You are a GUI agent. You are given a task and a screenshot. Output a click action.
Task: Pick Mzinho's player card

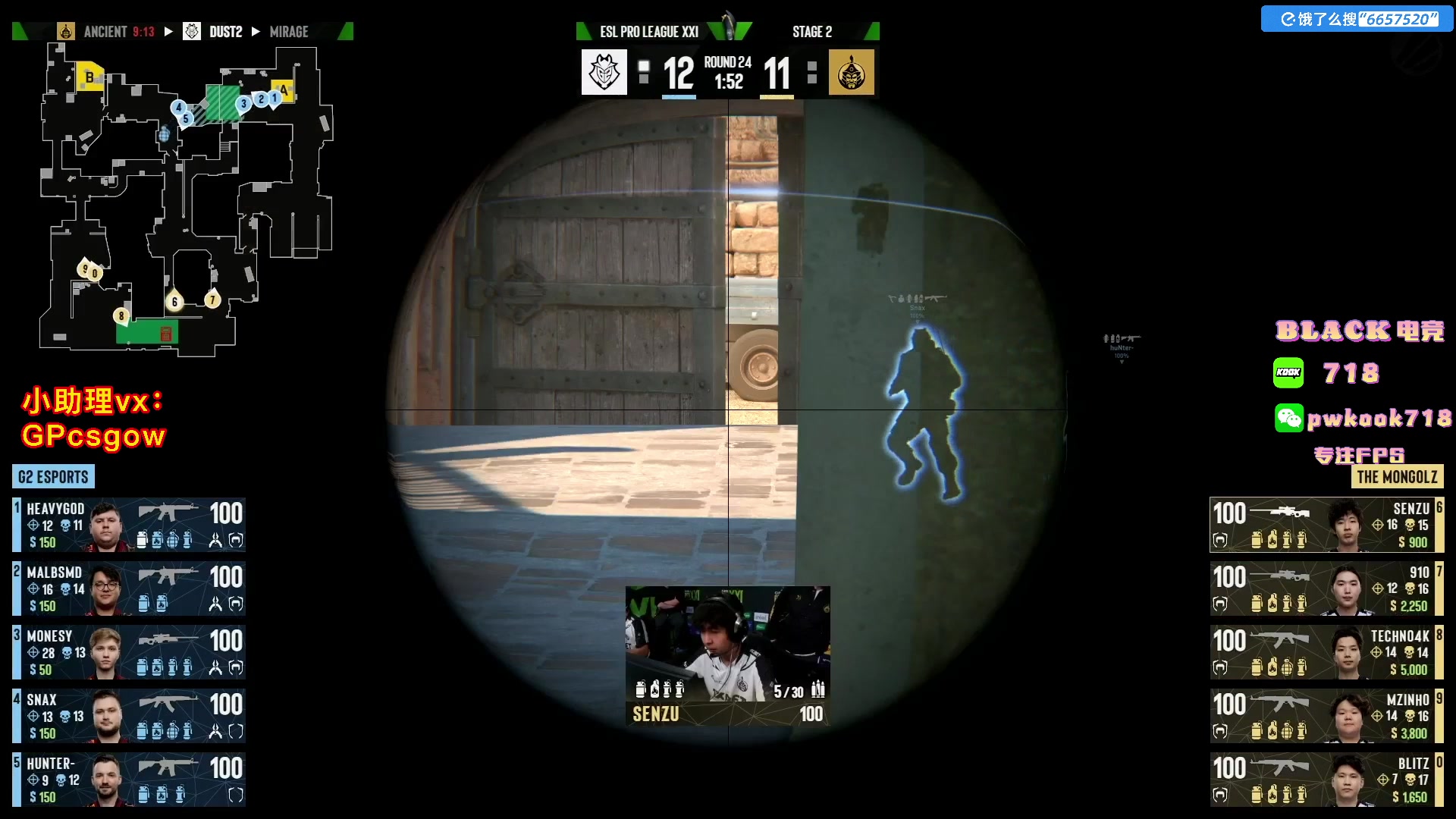pos(1326,716)
